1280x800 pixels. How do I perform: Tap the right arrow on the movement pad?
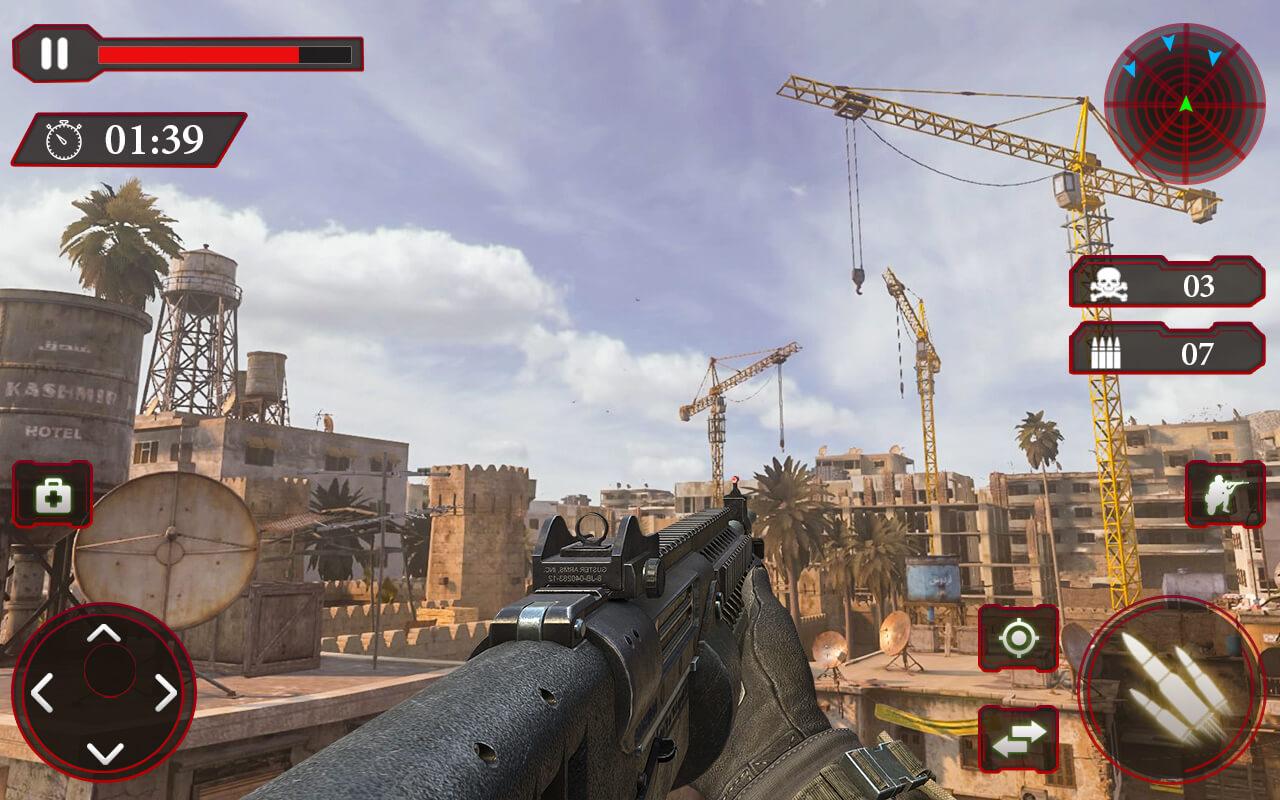tap(165, 692)
